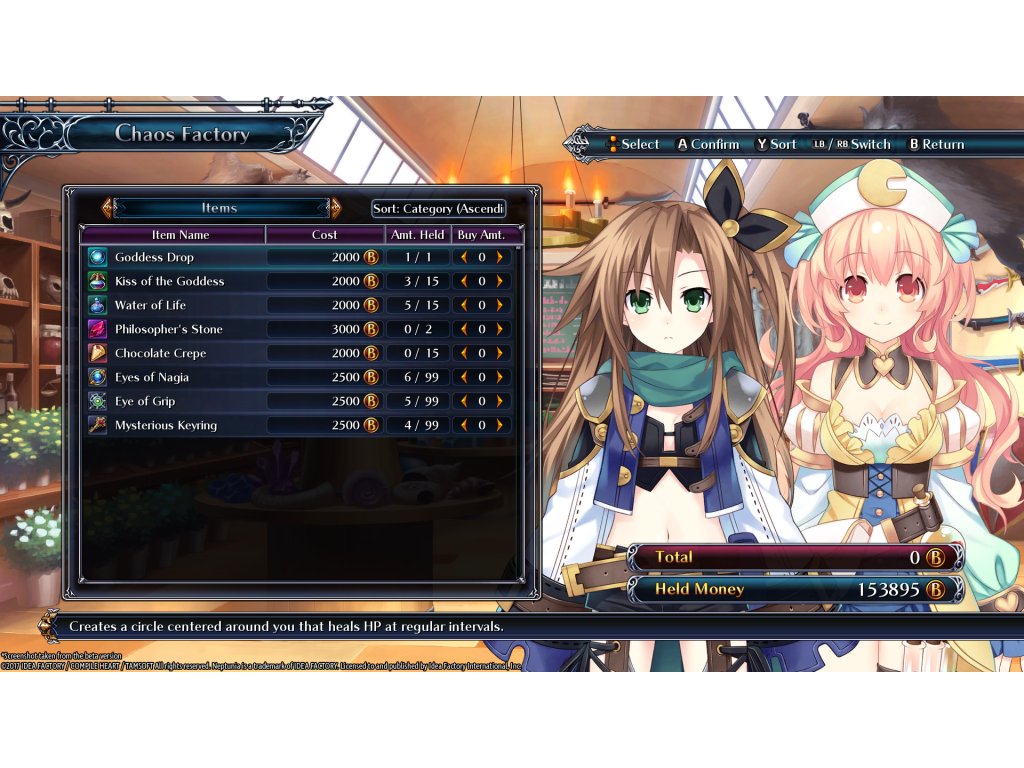Increase Goddess Drop buy amount with right arrow

point(499,257)
